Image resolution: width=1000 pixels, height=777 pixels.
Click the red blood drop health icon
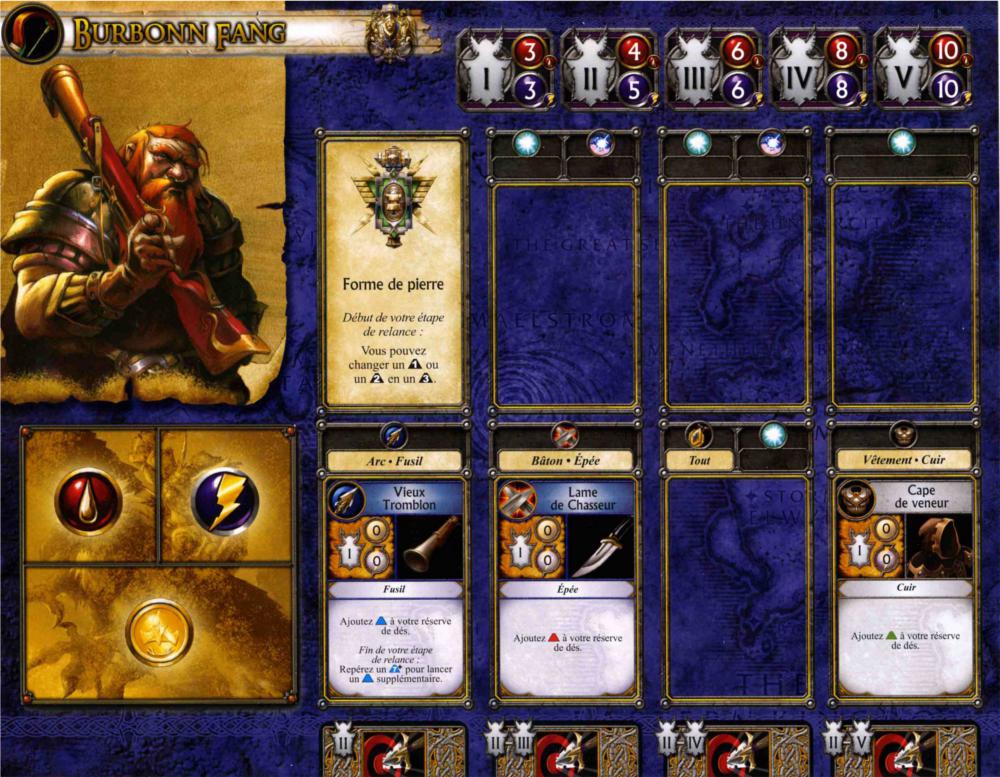[x=88, y=500]
